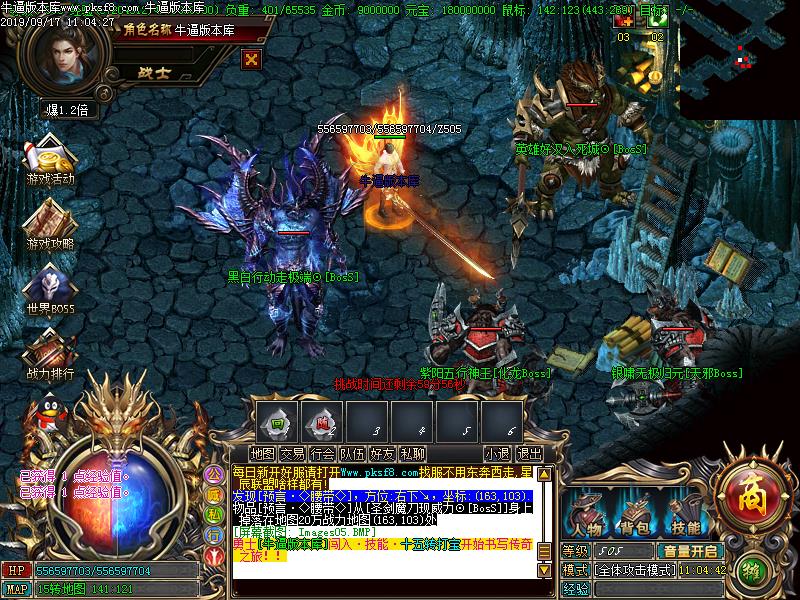Screen dimensions: 800x600
Task: Open the 游戏活动 game events icon
Action: coord(50,161)
